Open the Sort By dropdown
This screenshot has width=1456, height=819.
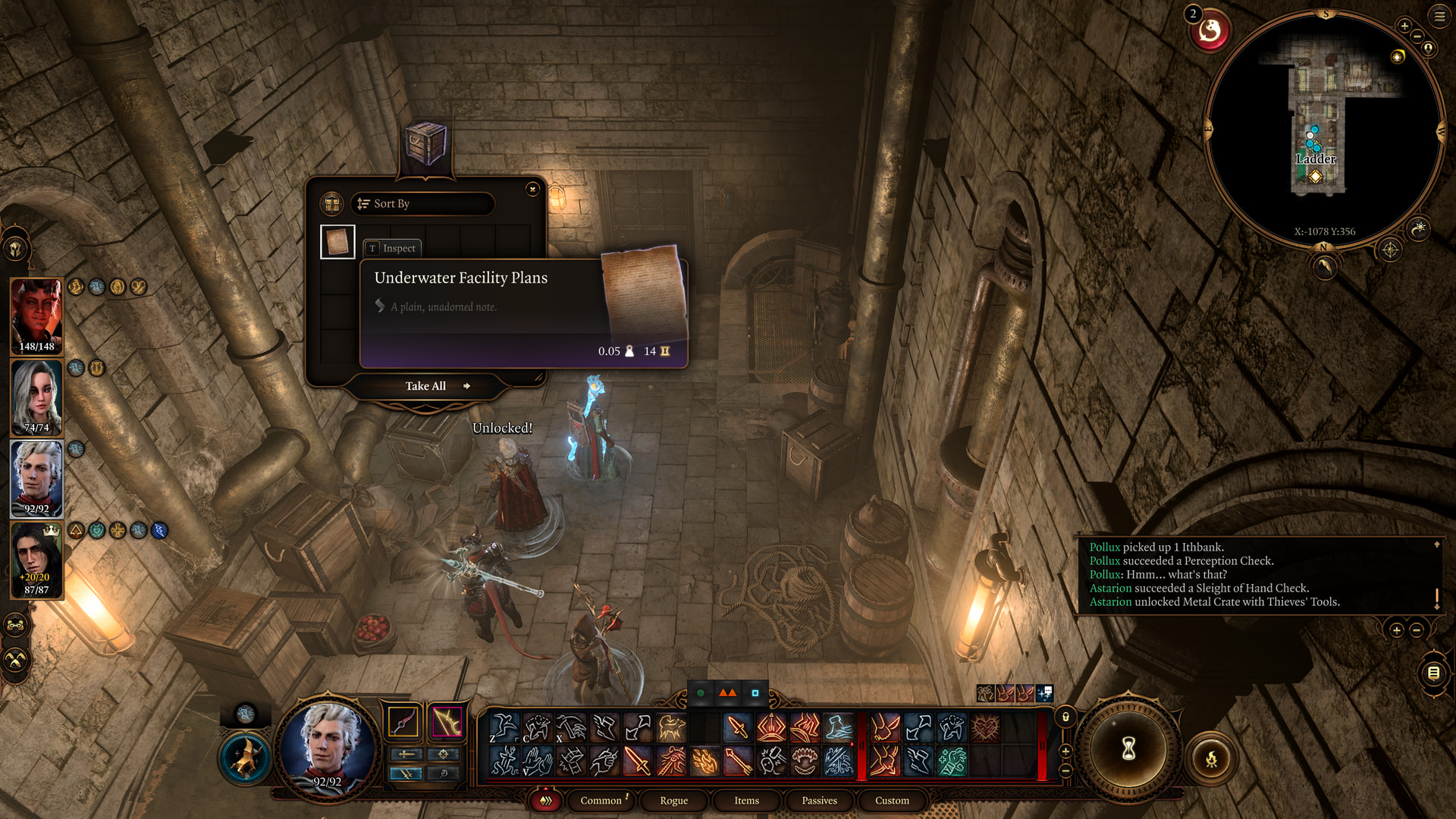point(422,203)
